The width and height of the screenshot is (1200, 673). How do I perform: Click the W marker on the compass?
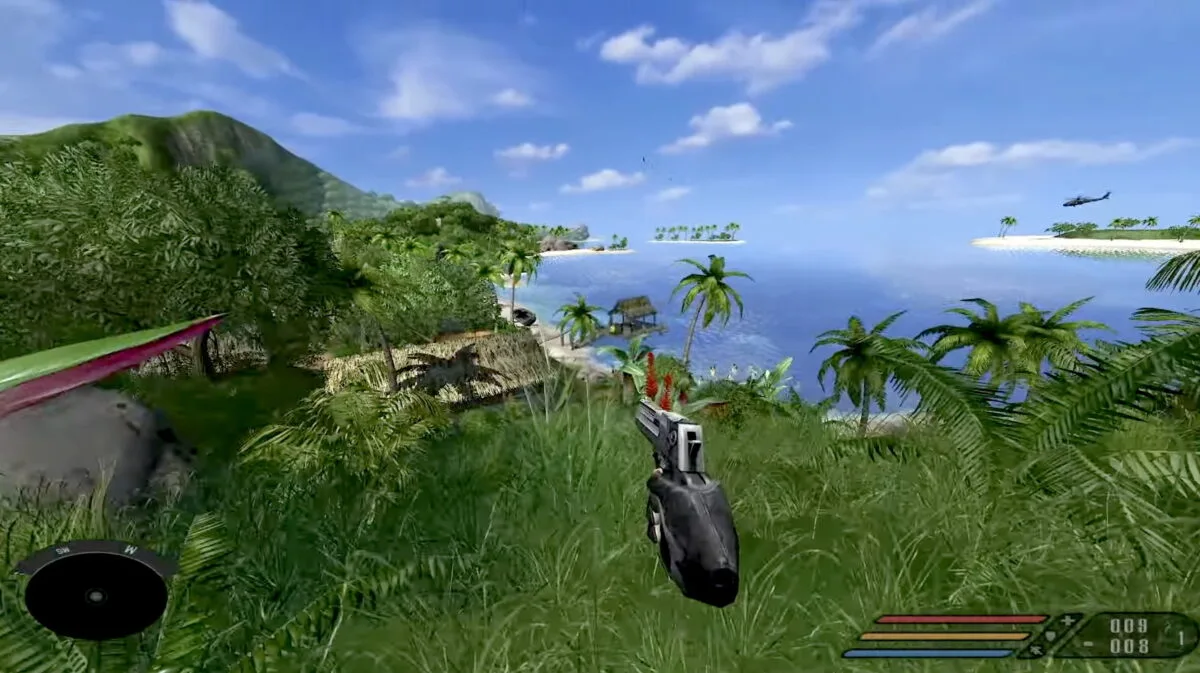130,549
